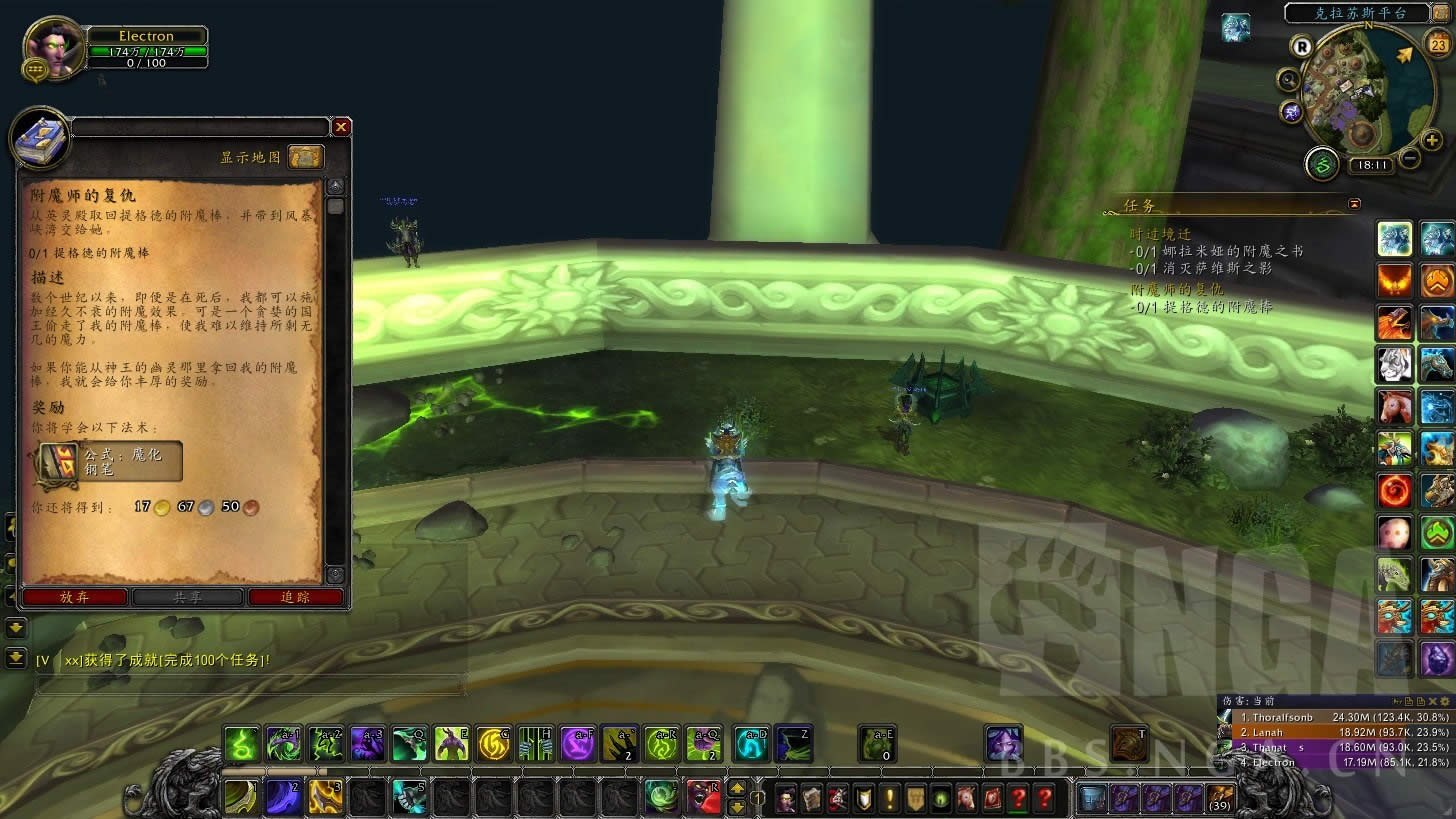Open the green serpent garrison button by minimap
This screenshot has width=1456, height=819.
coord(1322,163)
